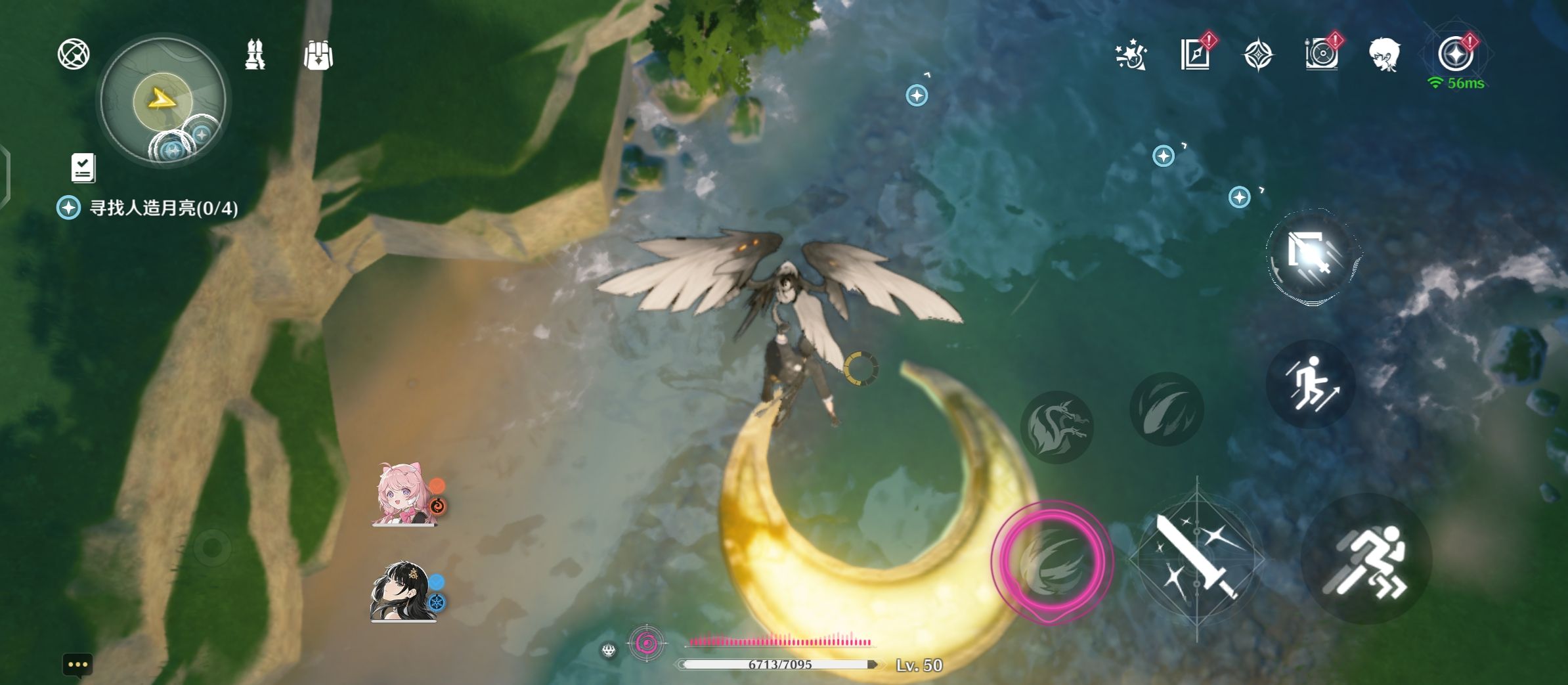The image size is (1568, 685).
Task: Open the main star menu near ping
Action: coord(1455,54)
